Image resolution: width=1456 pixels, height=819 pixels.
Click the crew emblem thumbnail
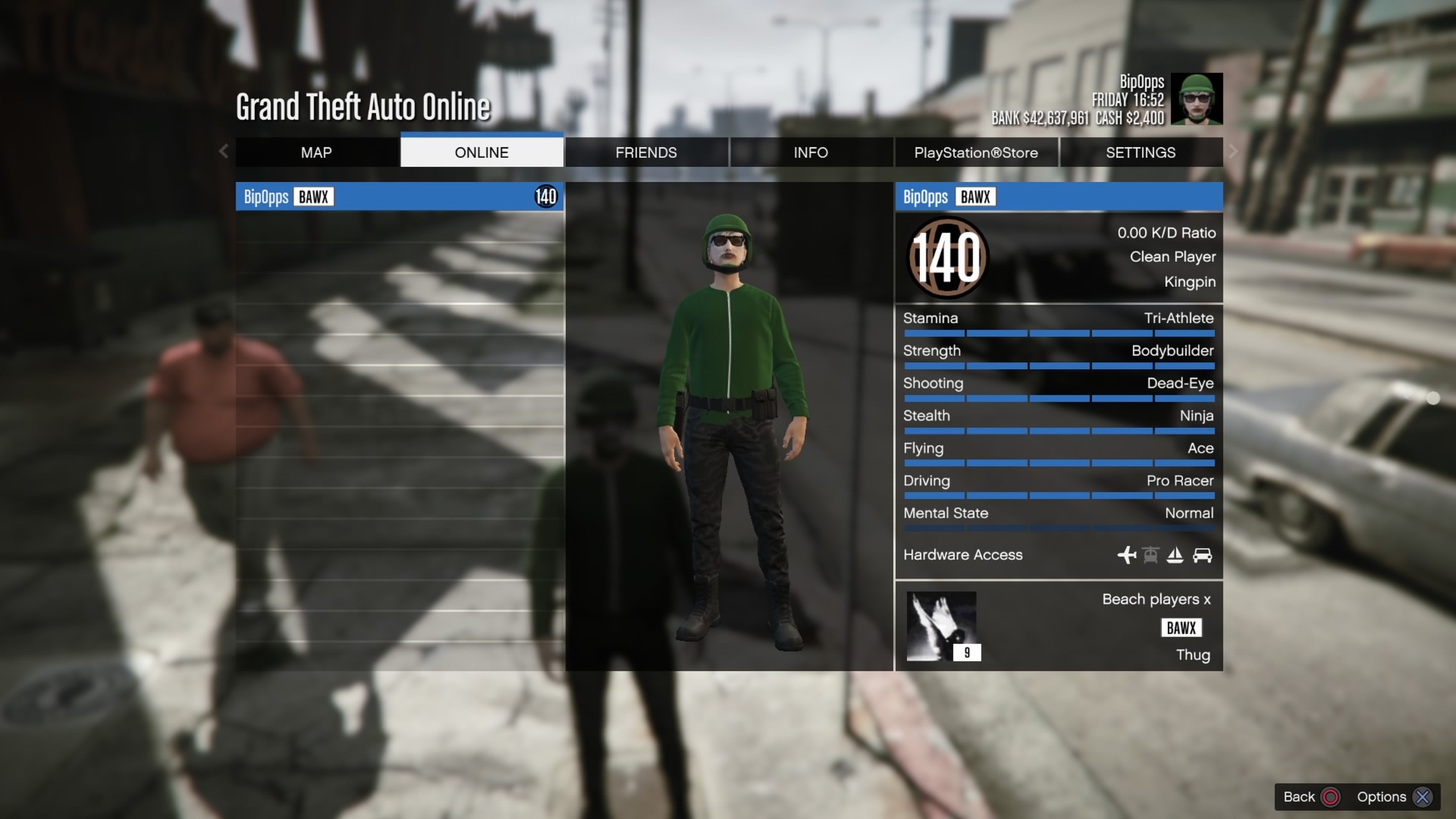[x=942, y=626]
